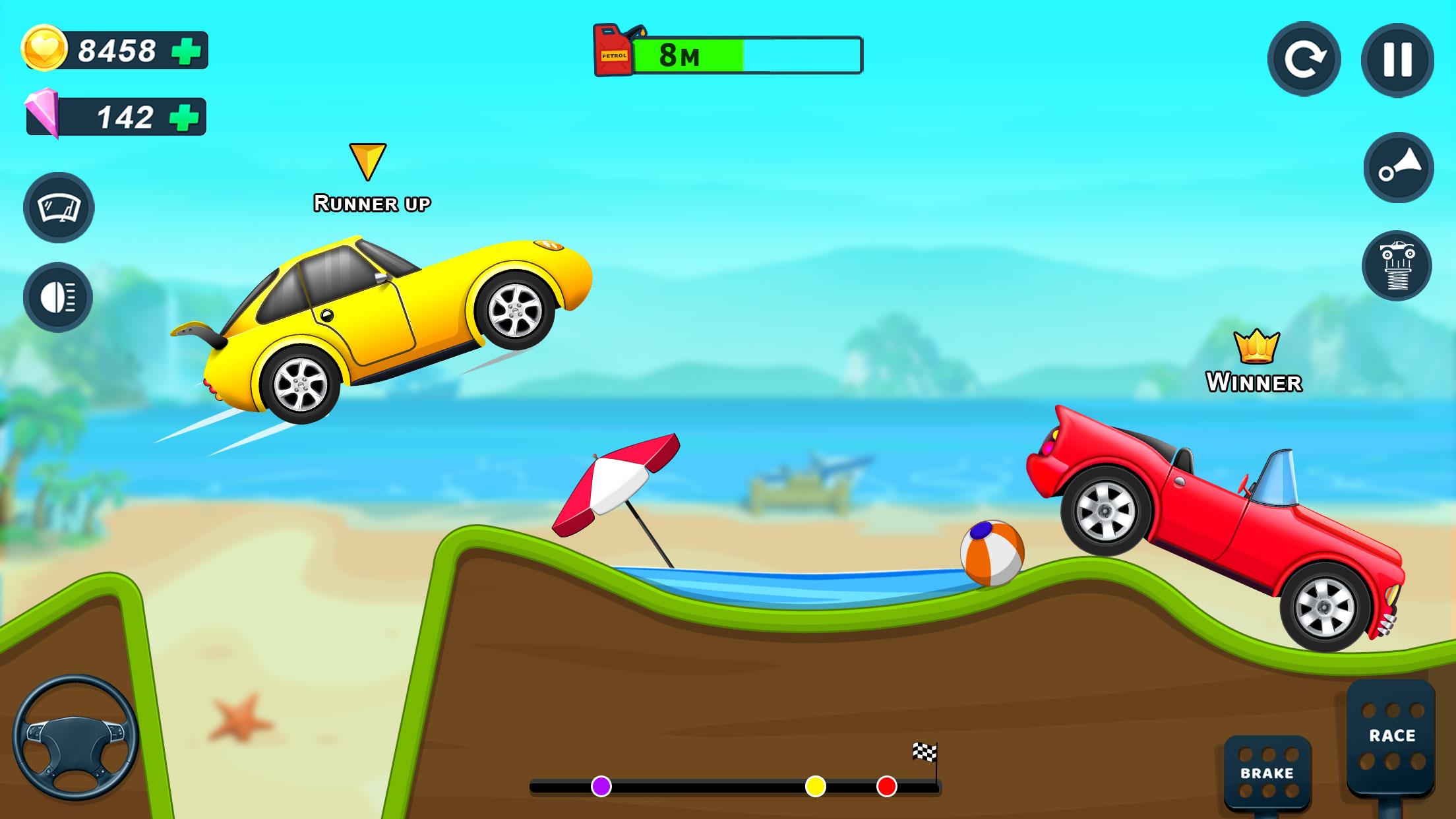
Task: Turn on the windshield wipers
Action: 59,208
